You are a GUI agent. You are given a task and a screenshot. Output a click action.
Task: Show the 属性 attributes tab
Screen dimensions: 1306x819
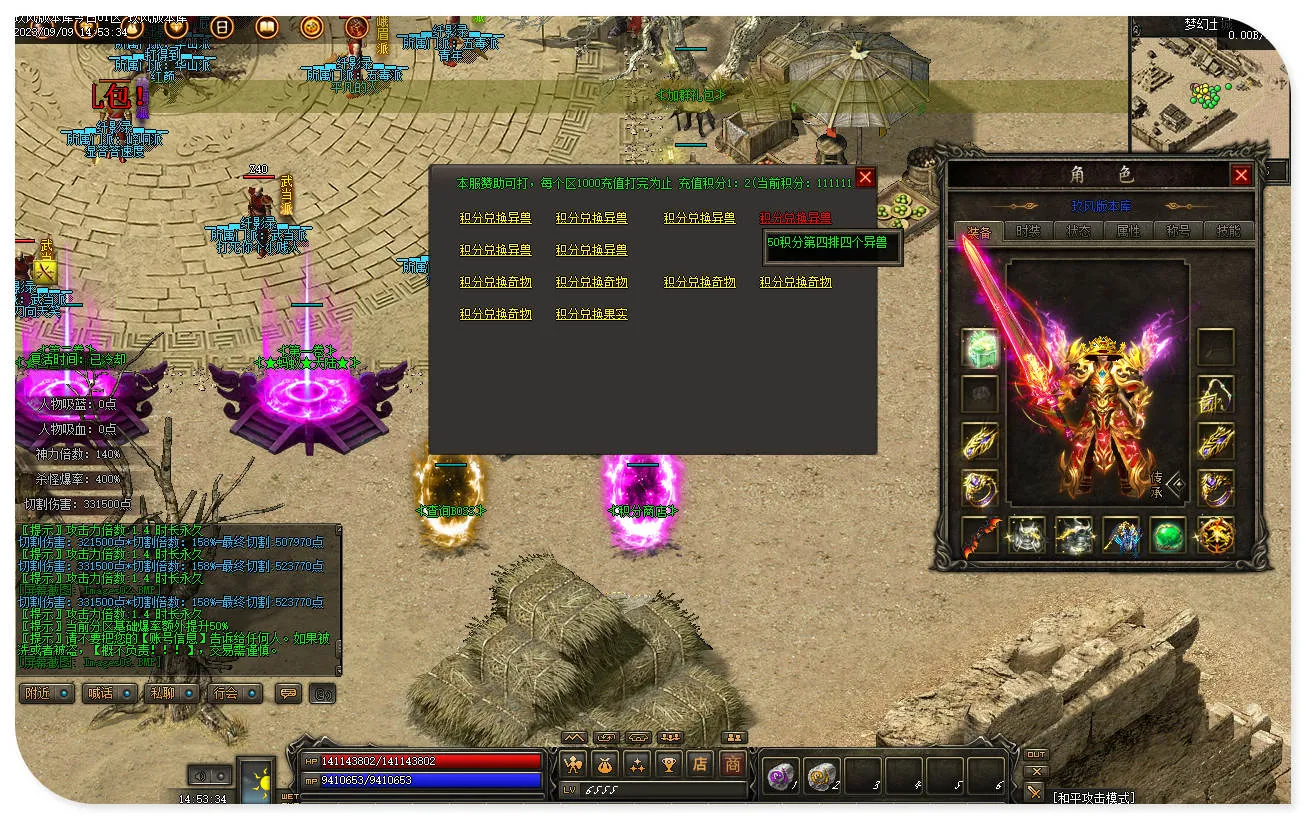tap(1128, 231)
